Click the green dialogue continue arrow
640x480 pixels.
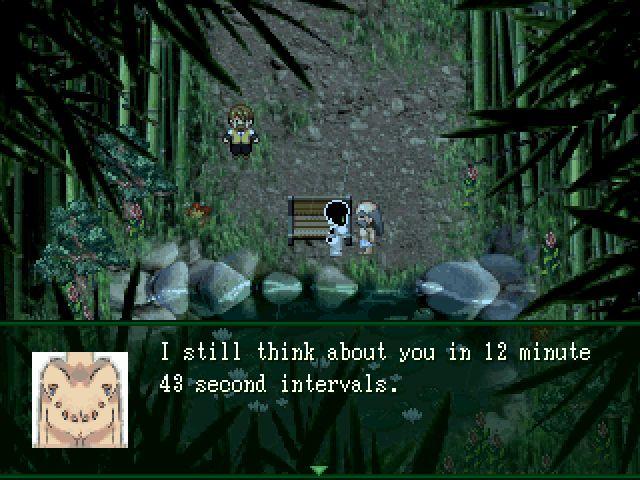(x=319, y=470)
